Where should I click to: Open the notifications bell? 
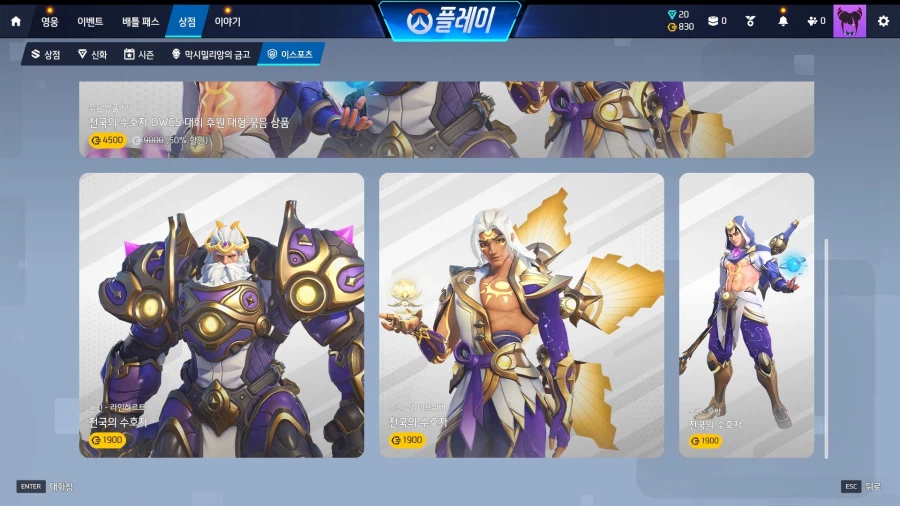click(x=783, y=21)
